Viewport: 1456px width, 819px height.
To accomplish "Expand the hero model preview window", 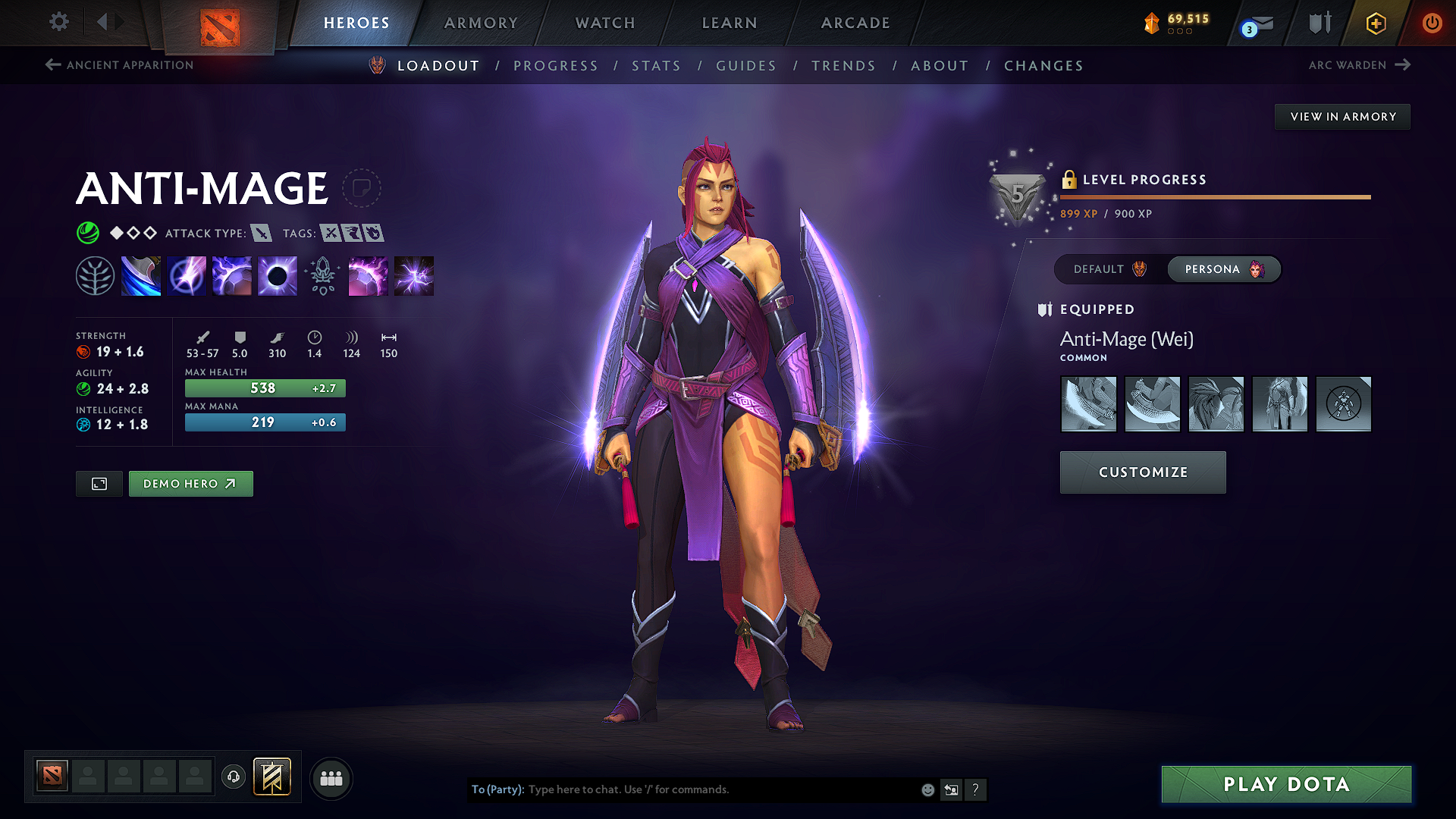I will point(99,483).
